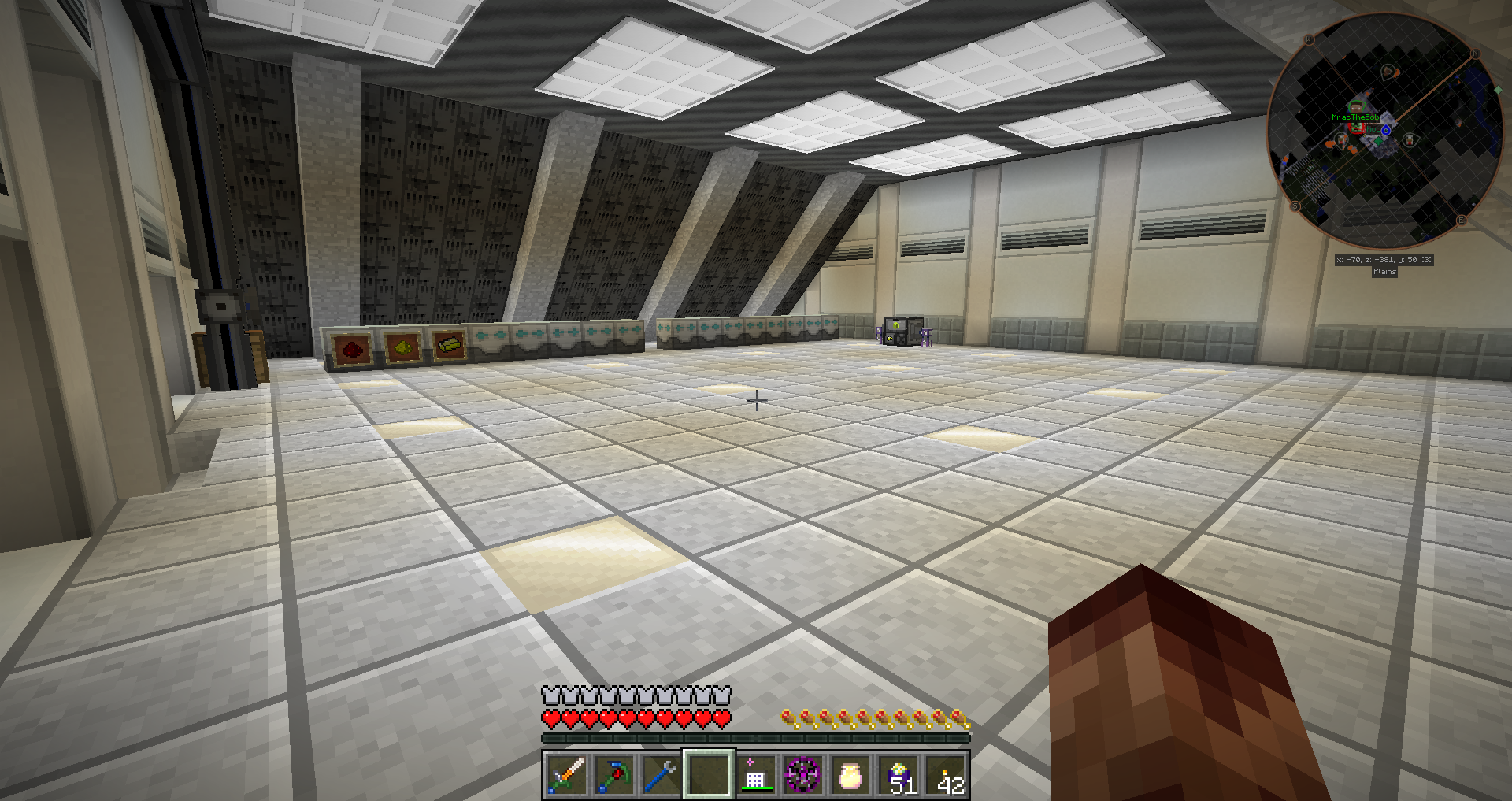Select the torch stack of 42
1512x801 pixels.
point(947,775)
